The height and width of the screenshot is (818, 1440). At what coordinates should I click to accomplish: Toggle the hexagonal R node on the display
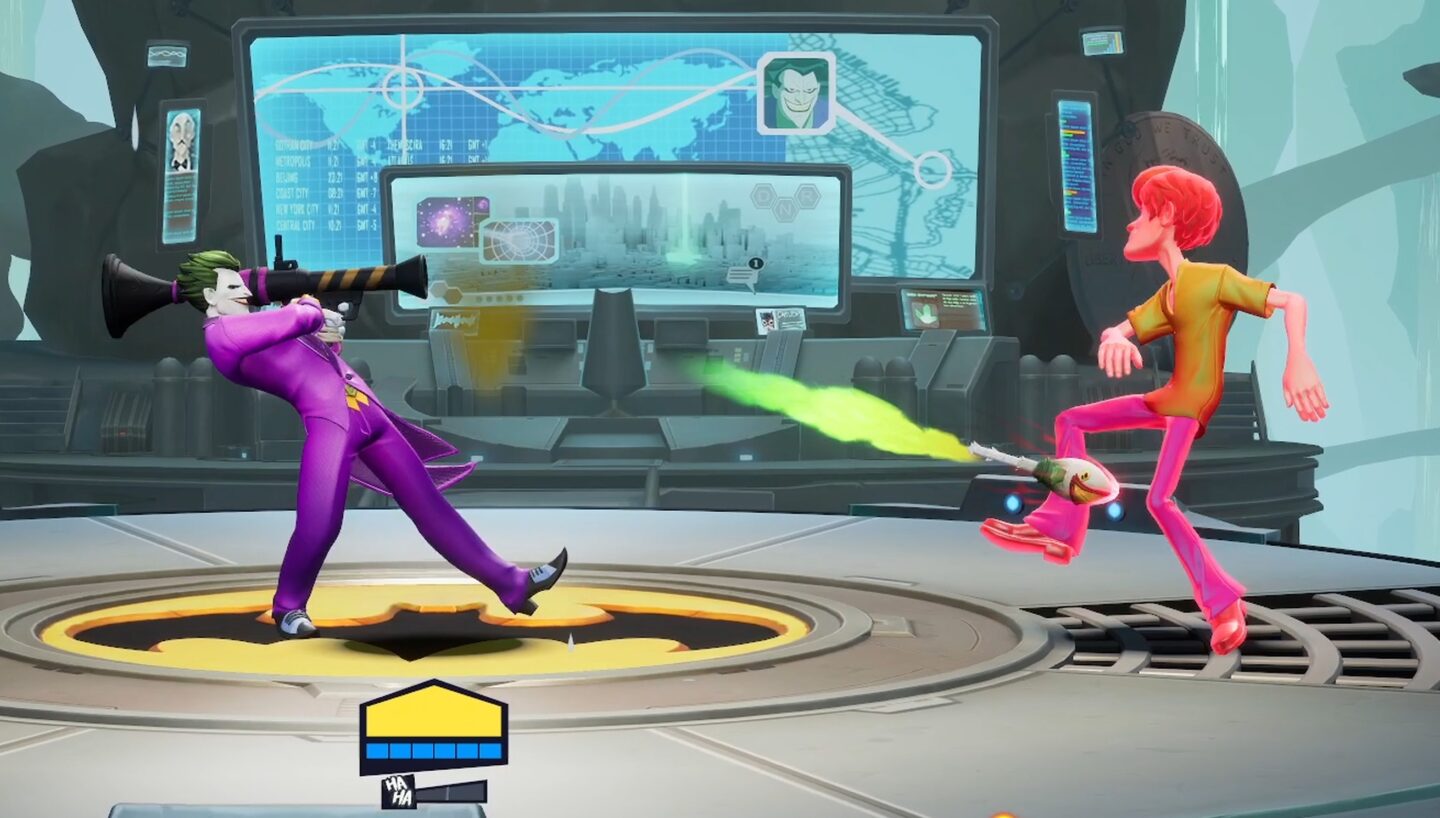806,198
